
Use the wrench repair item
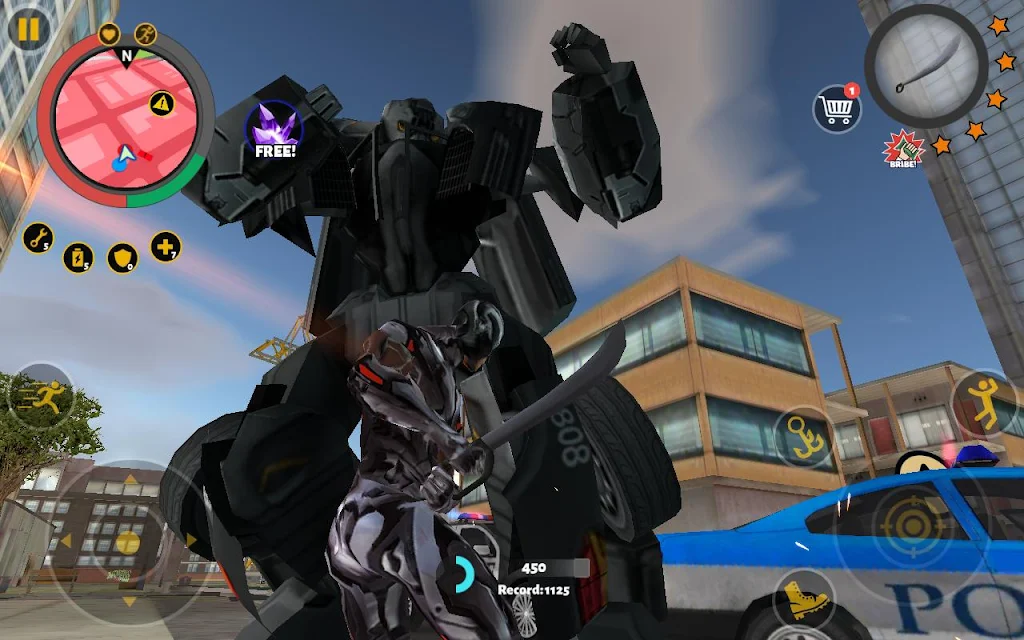[38, 237]
